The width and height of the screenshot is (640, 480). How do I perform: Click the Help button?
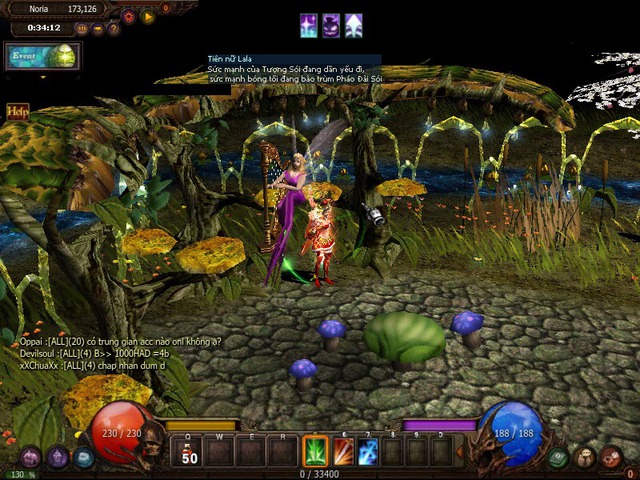pyautogui.click(x=17, y=111)
